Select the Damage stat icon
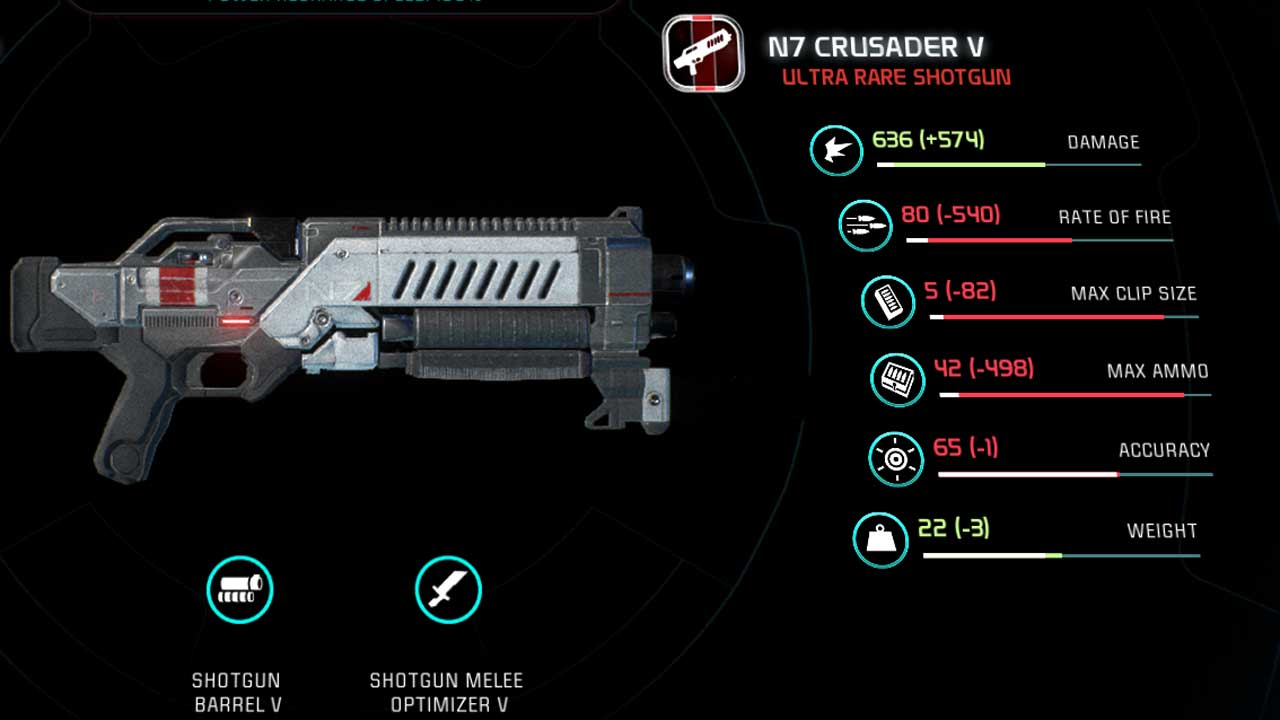This screenshot has height=720, width=1280. click(836, 150)
